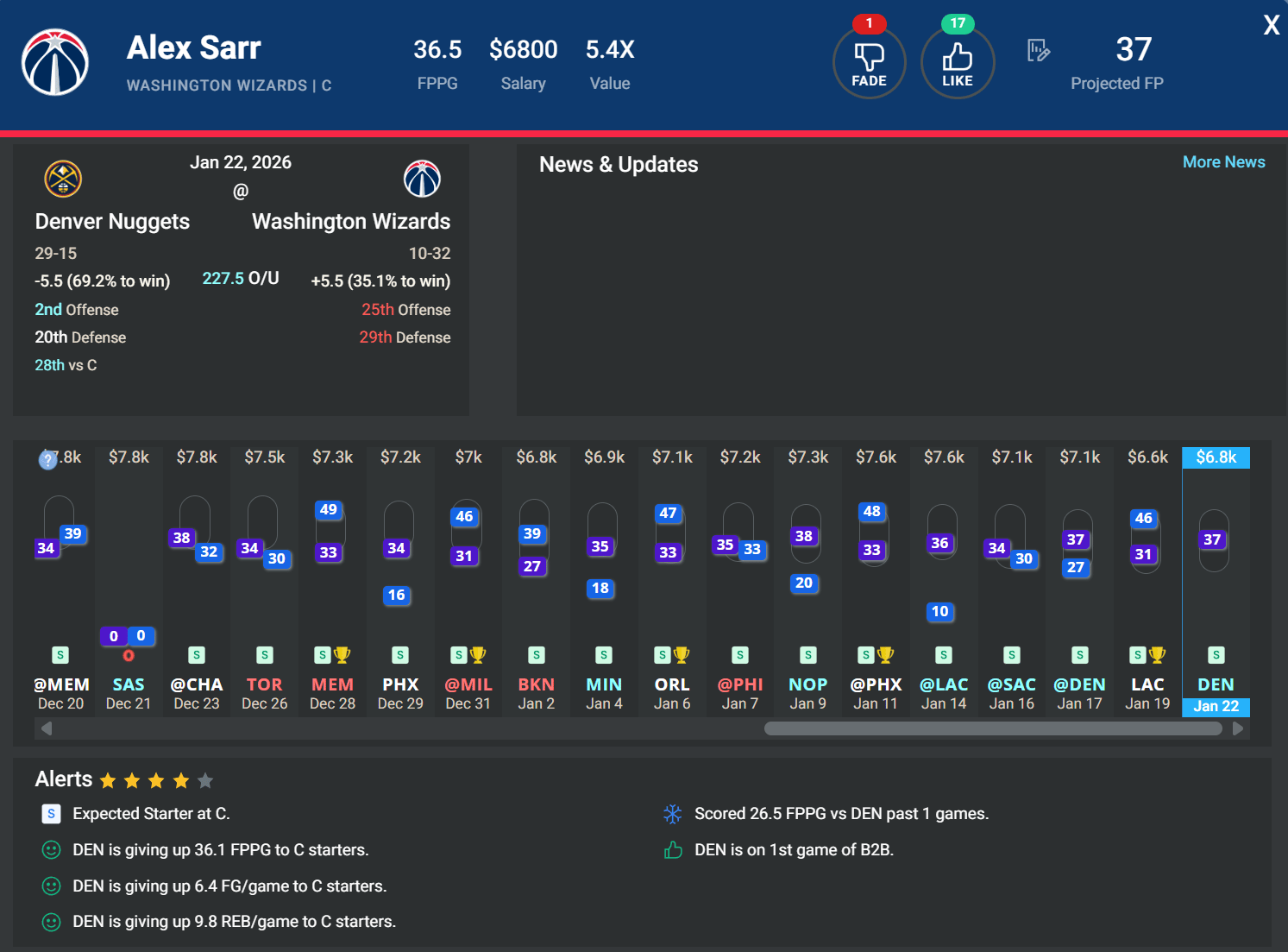This screenshot has width=1288, height=952.
Task: Select the LAC Jan 19 game
Action: (x=1147, y=694)
